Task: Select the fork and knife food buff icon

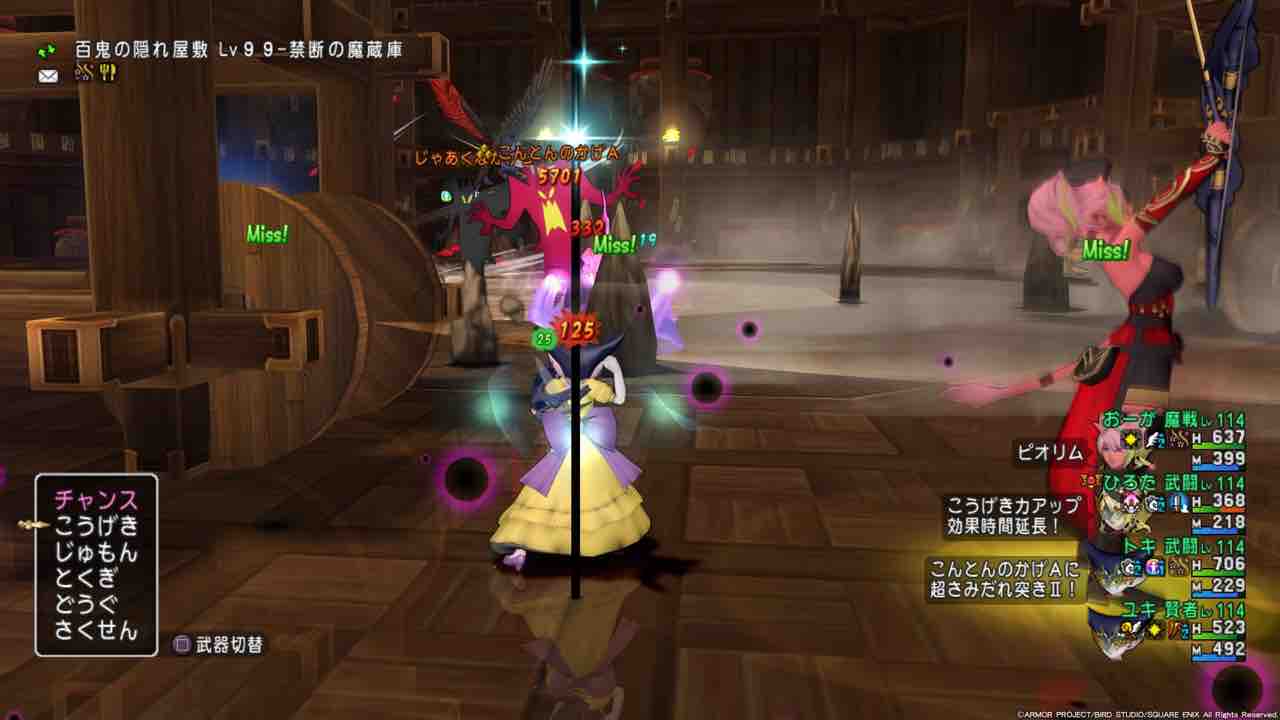Action: click(x=107, y=72)
